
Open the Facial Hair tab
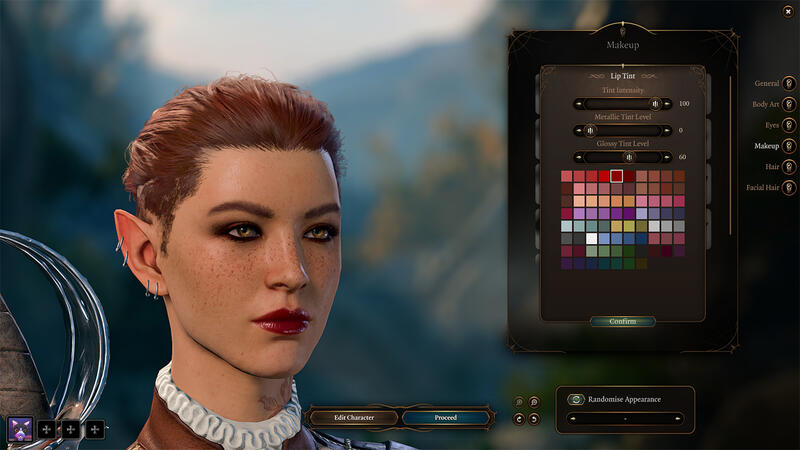click(789, 188)
